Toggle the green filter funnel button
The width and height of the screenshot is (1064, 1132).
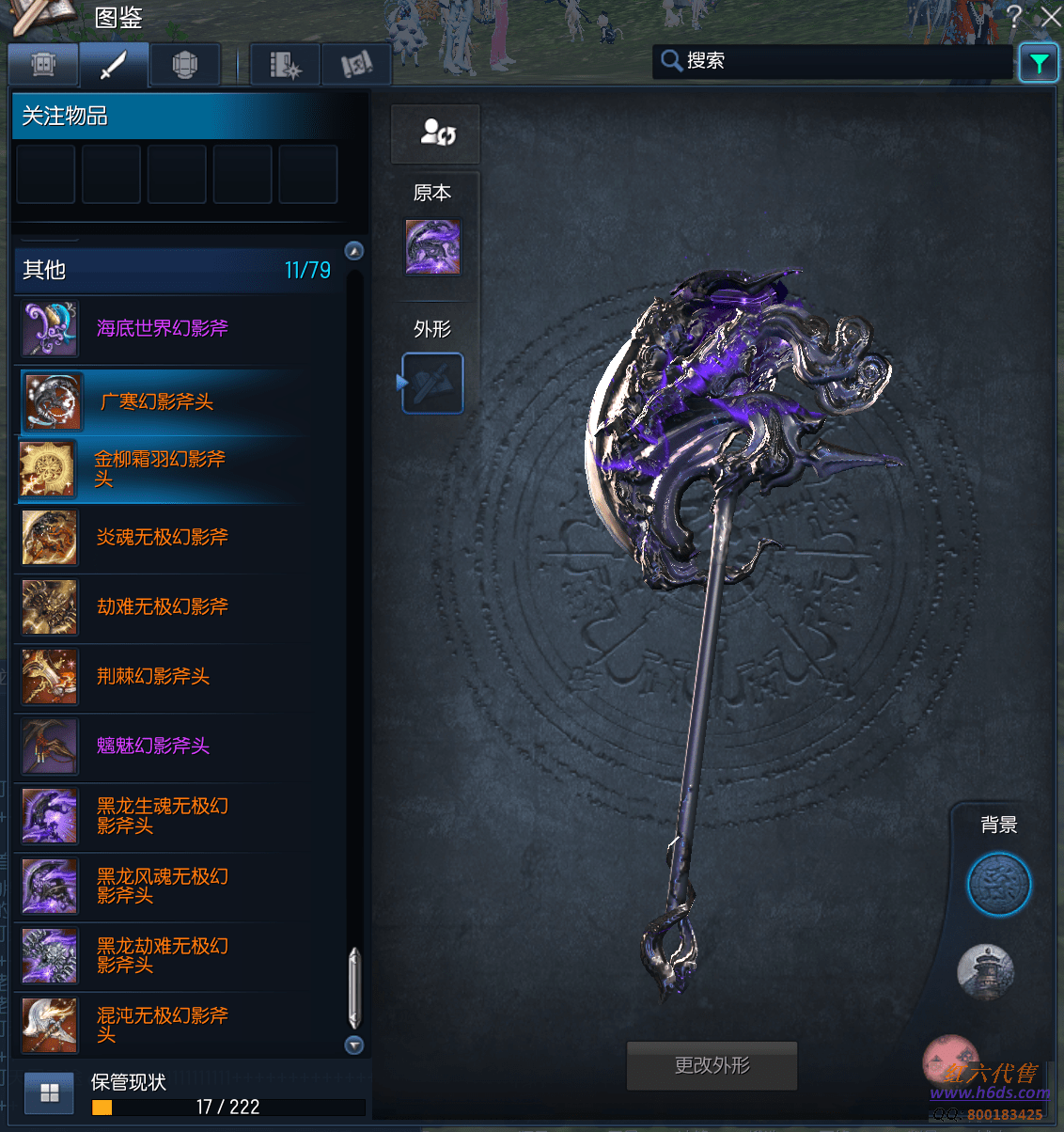click(x=1039, y=63)
